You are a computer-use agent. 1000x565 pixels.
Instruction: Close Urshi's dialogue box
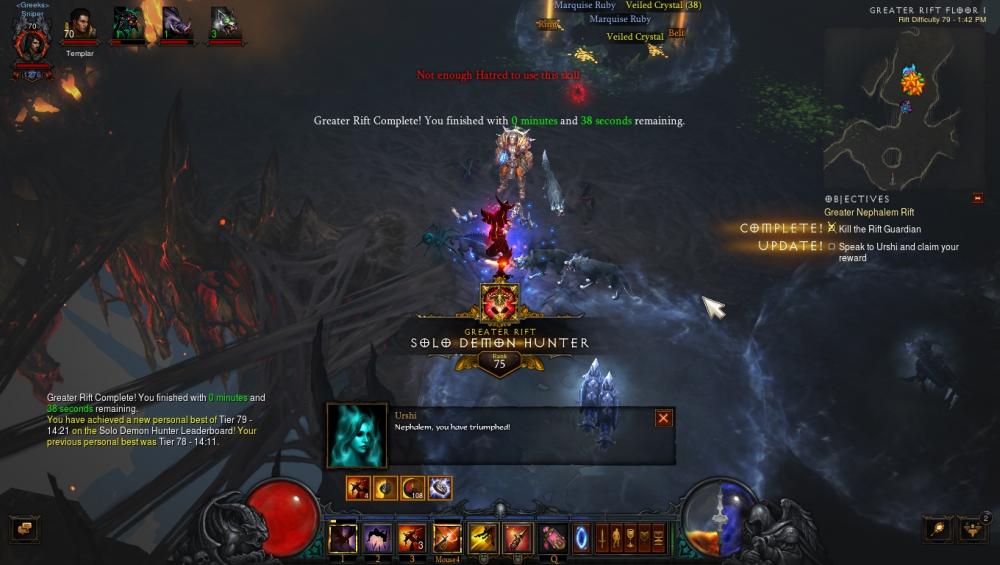(x=663, y=418)
